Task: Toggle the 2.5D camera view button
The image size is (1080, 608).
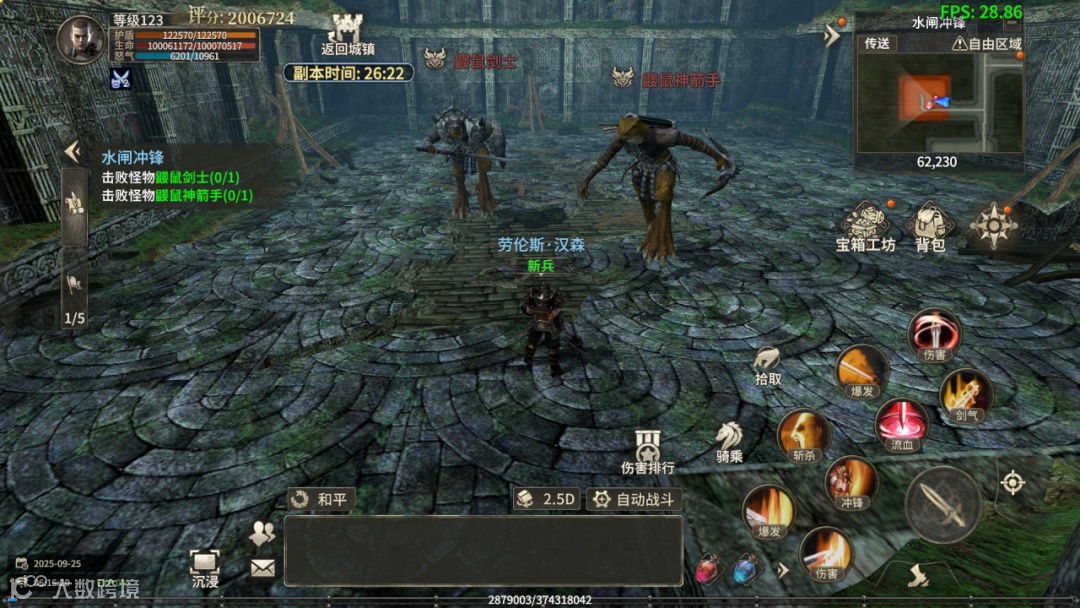Action: (x=547, y=499)
